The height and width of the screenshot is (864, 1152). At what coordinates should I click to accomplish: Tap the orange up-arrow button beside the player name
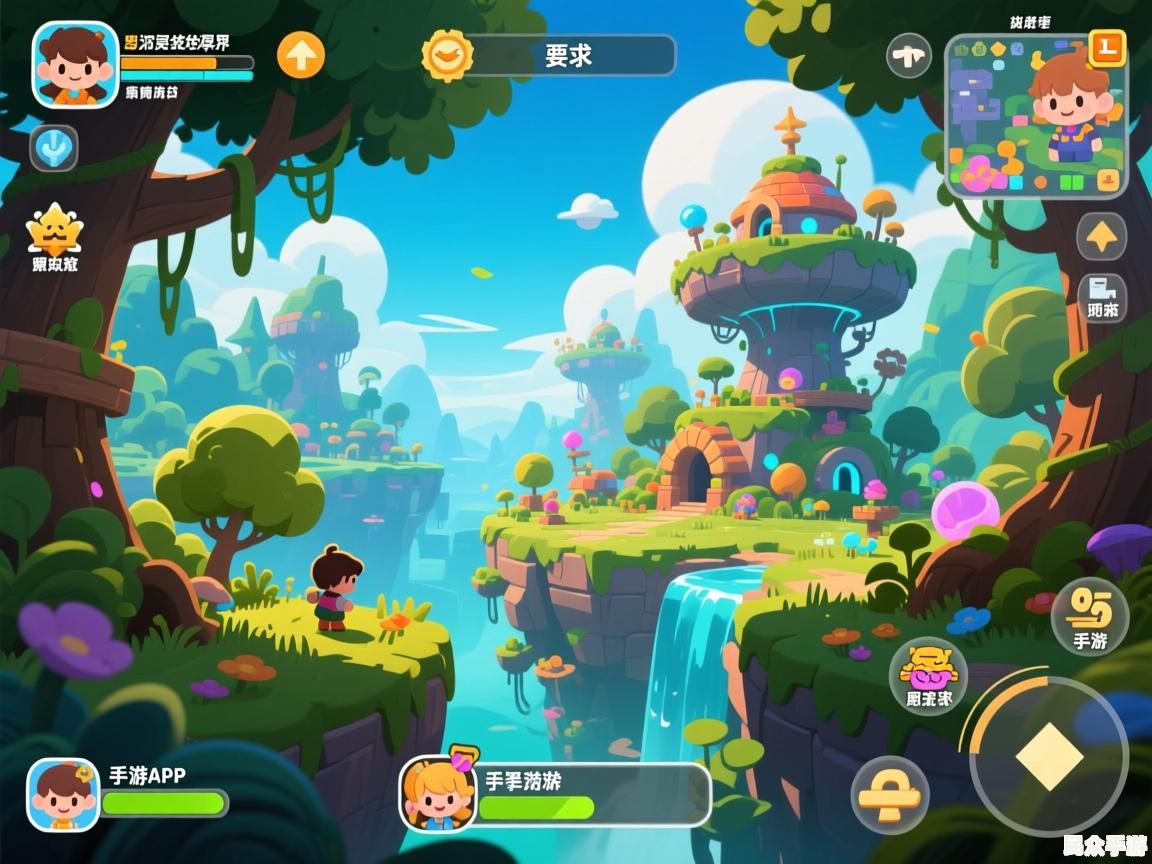(301, 55)
